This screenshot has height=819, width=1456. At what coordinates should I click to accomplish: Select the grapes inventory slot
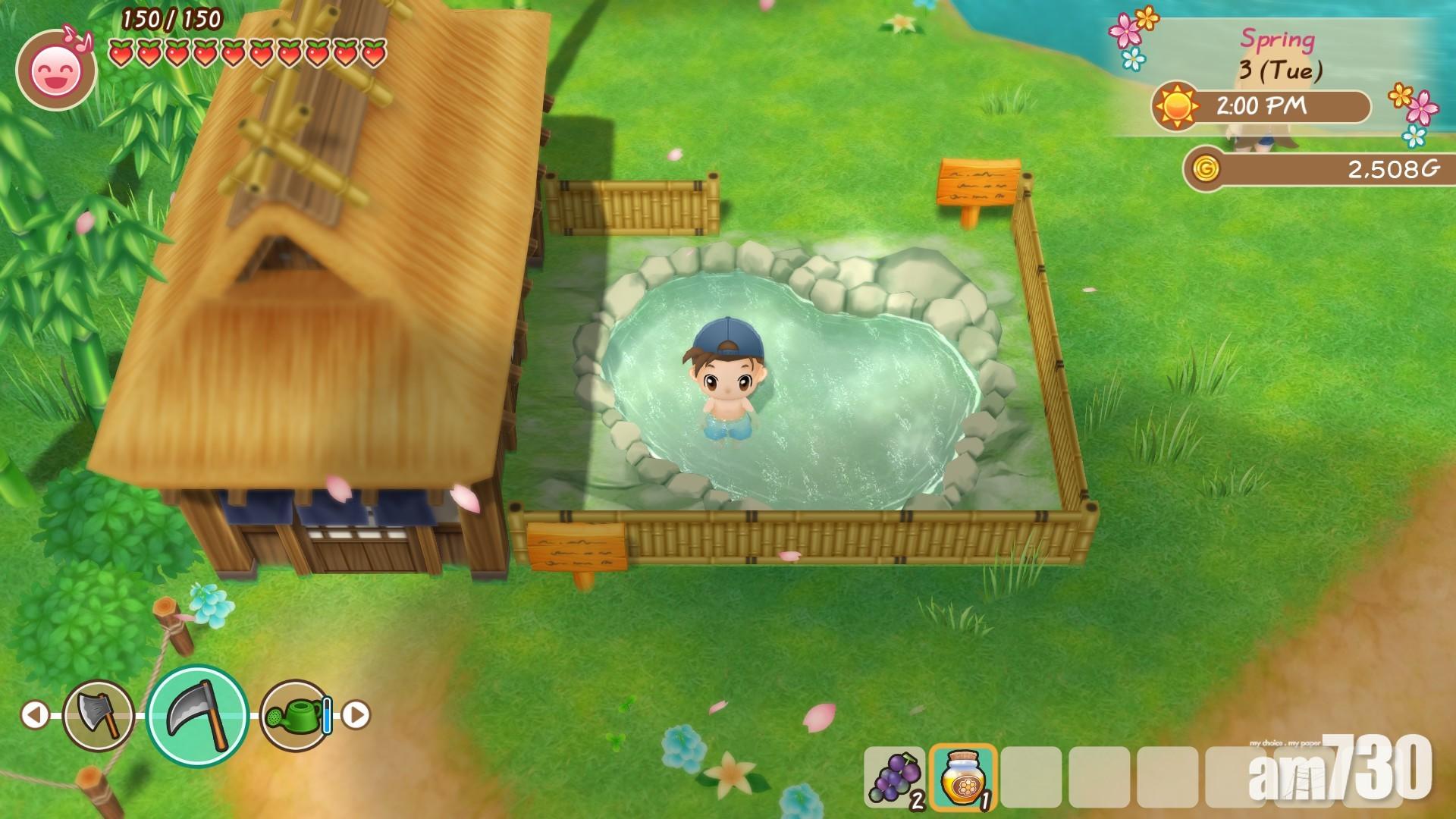(895, 777)
